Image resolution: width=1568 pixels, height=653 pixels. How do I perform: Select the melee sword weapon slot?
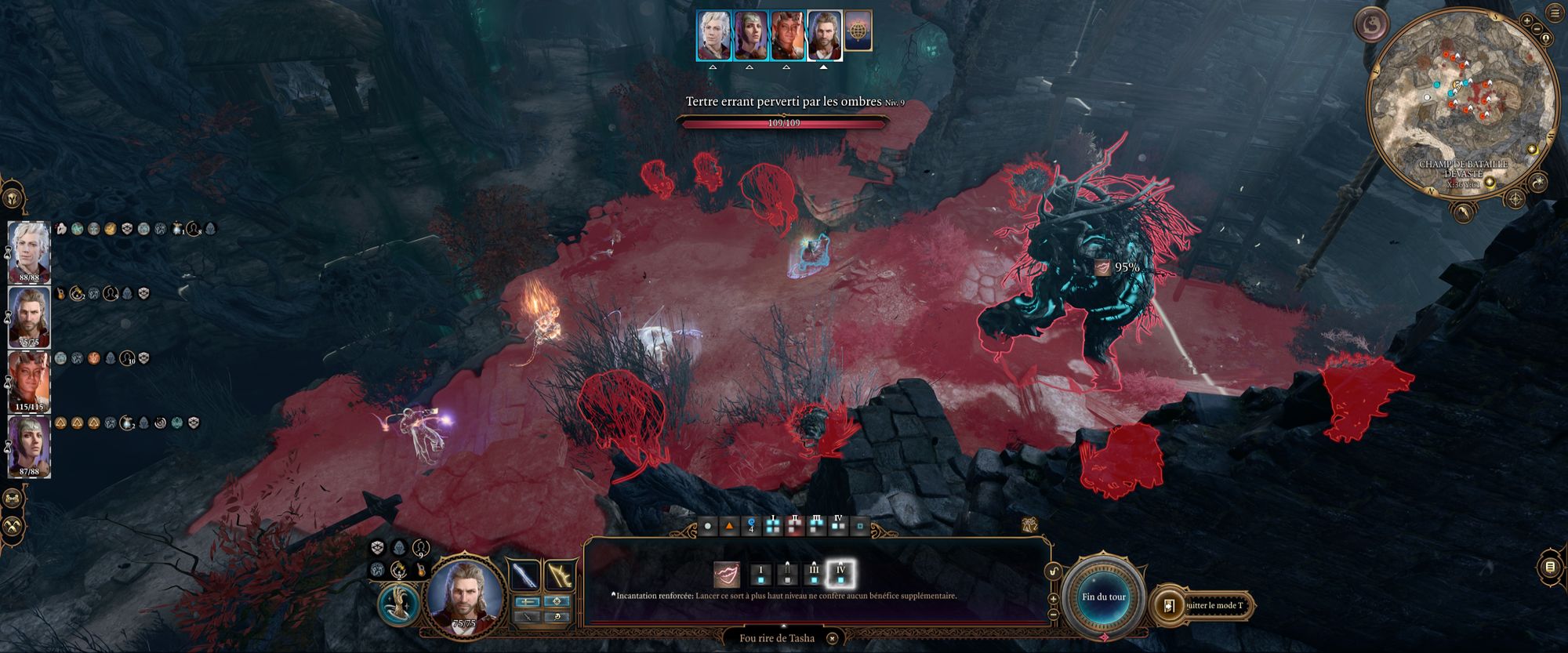pos(524,575)
